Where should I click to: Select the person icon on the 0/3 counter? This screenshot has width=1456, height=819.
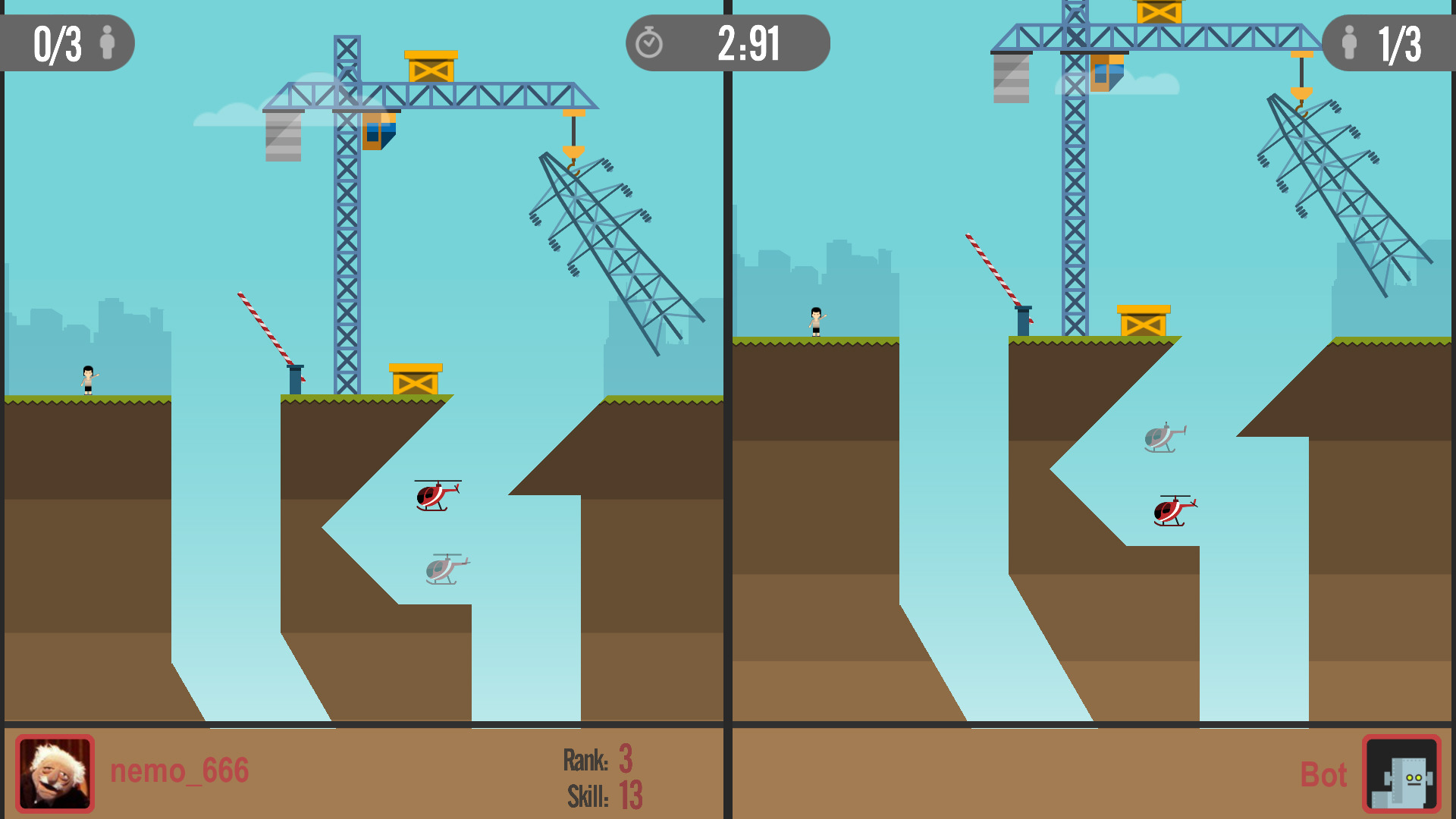point(108,43)
